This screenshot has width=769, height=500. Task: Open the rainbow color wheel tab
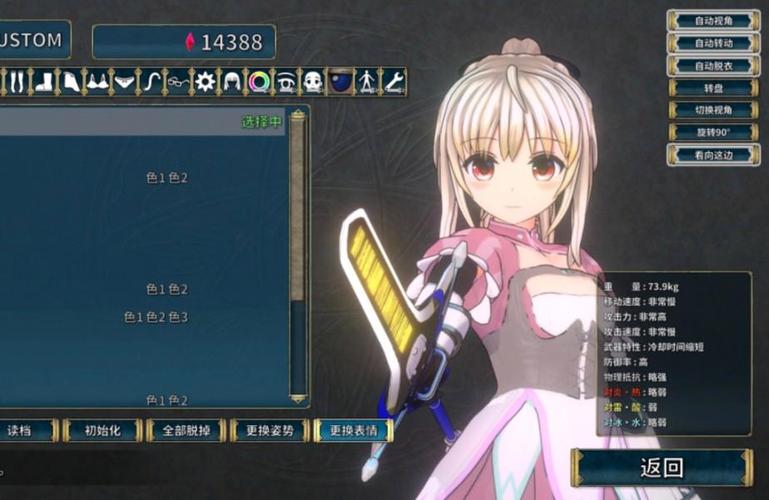(259, 81)
